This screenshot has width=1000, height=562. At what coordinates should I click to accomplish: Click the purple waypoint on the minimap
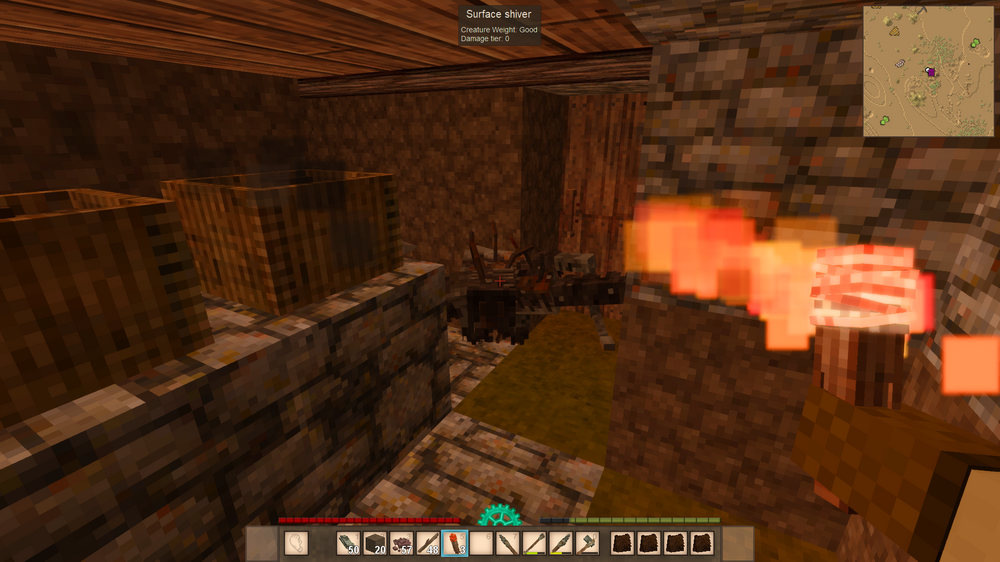pos(931,71)
